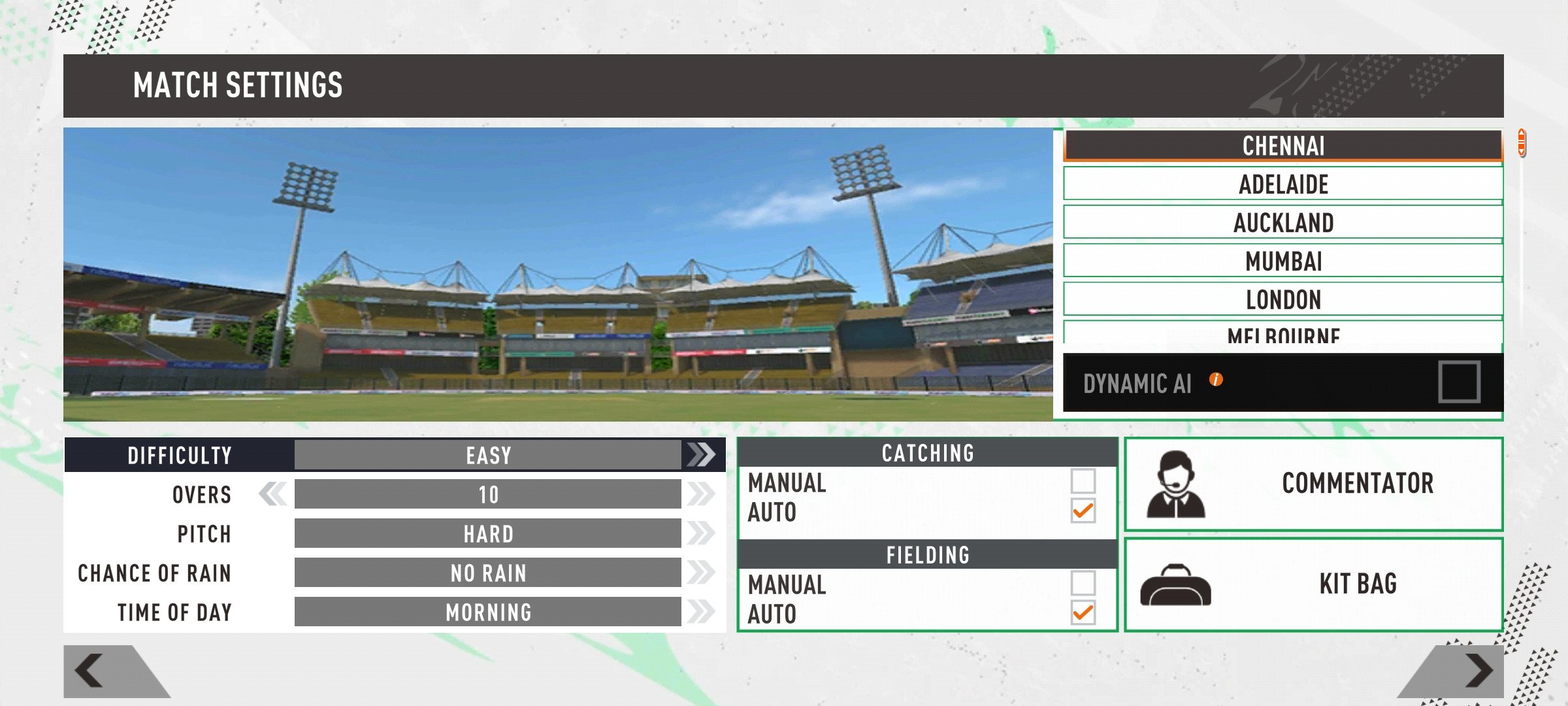Image resolution: width=1568 pixels, height=706 pixels.
Task: Open the Kit Bag
Action: [x=1313, y=584]
